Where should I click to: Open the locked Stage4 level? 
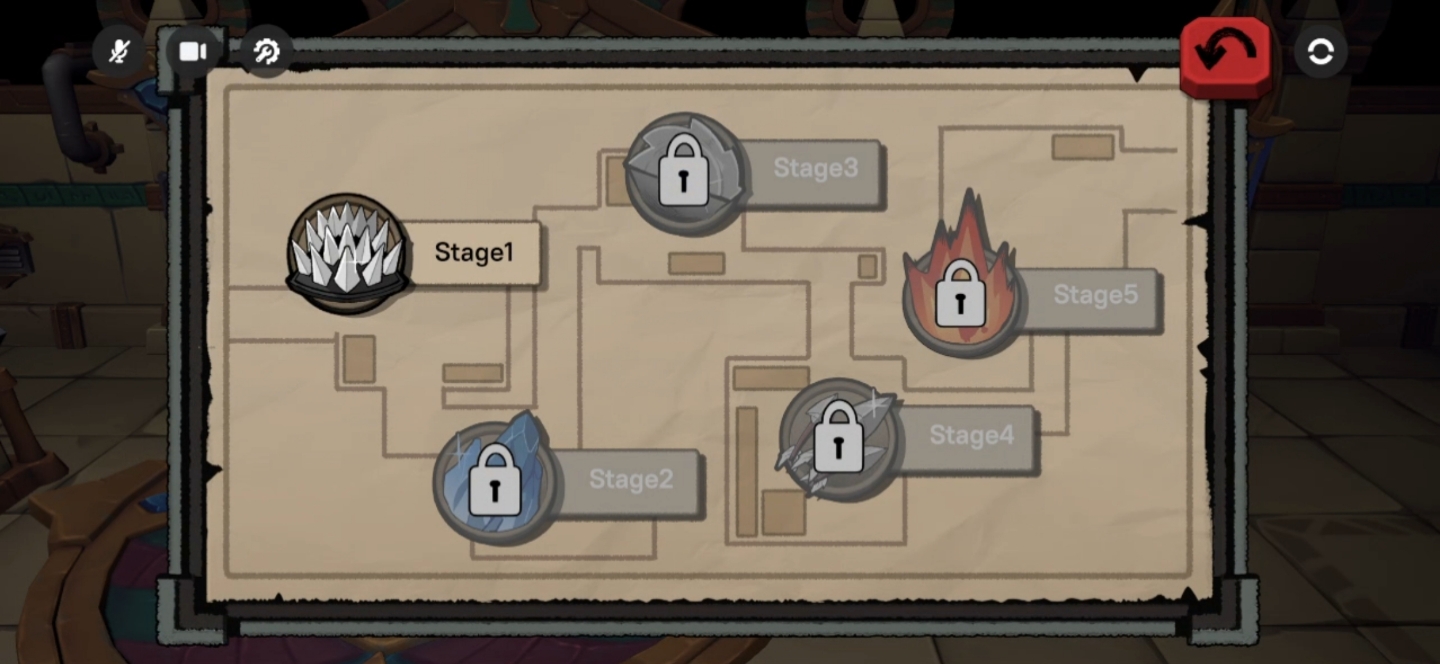839,438
